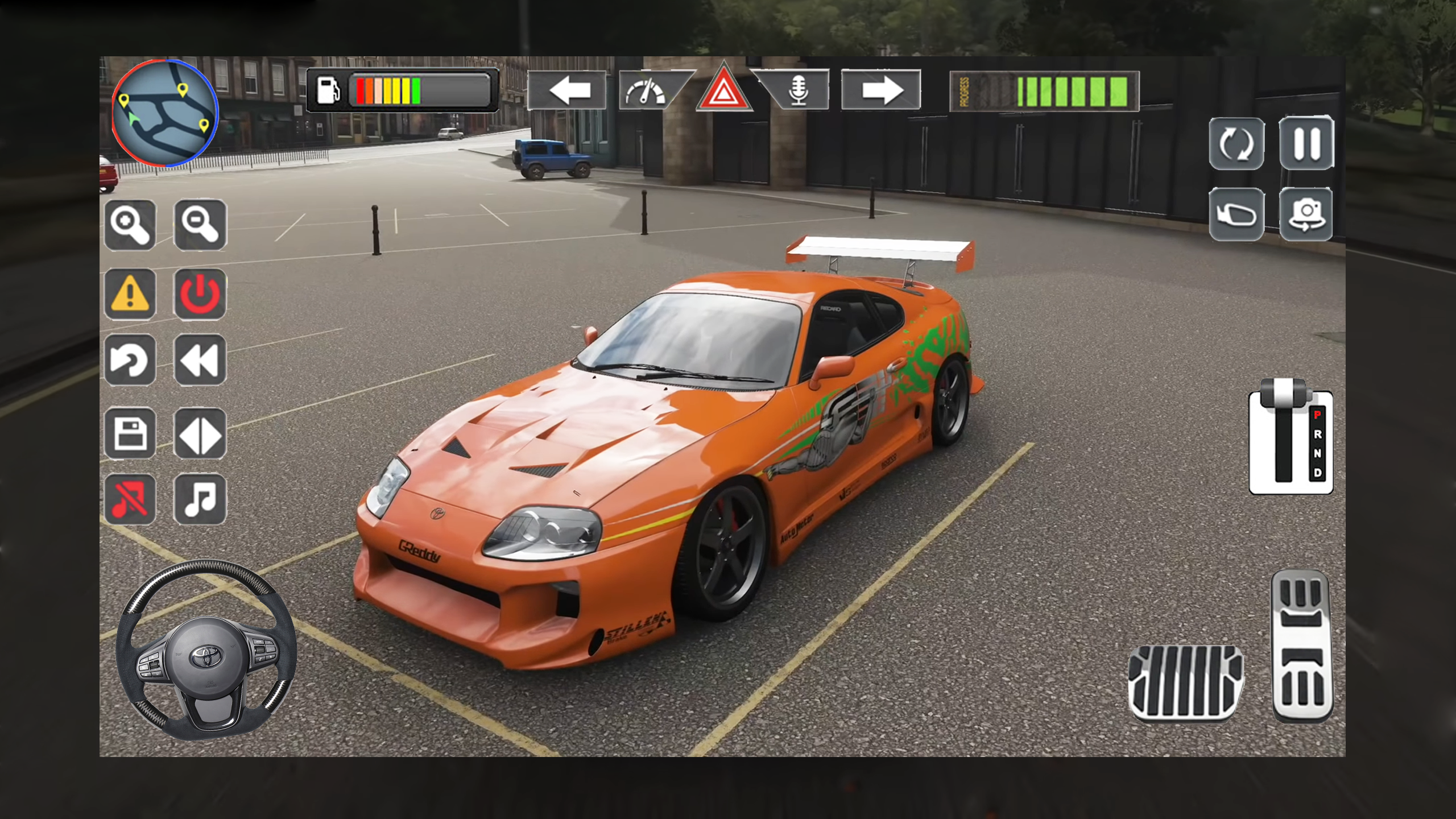Viewport: 1456px width, 819px height.
Task: Mute music with the crossed-out note
Action: (x=130, y=499)
